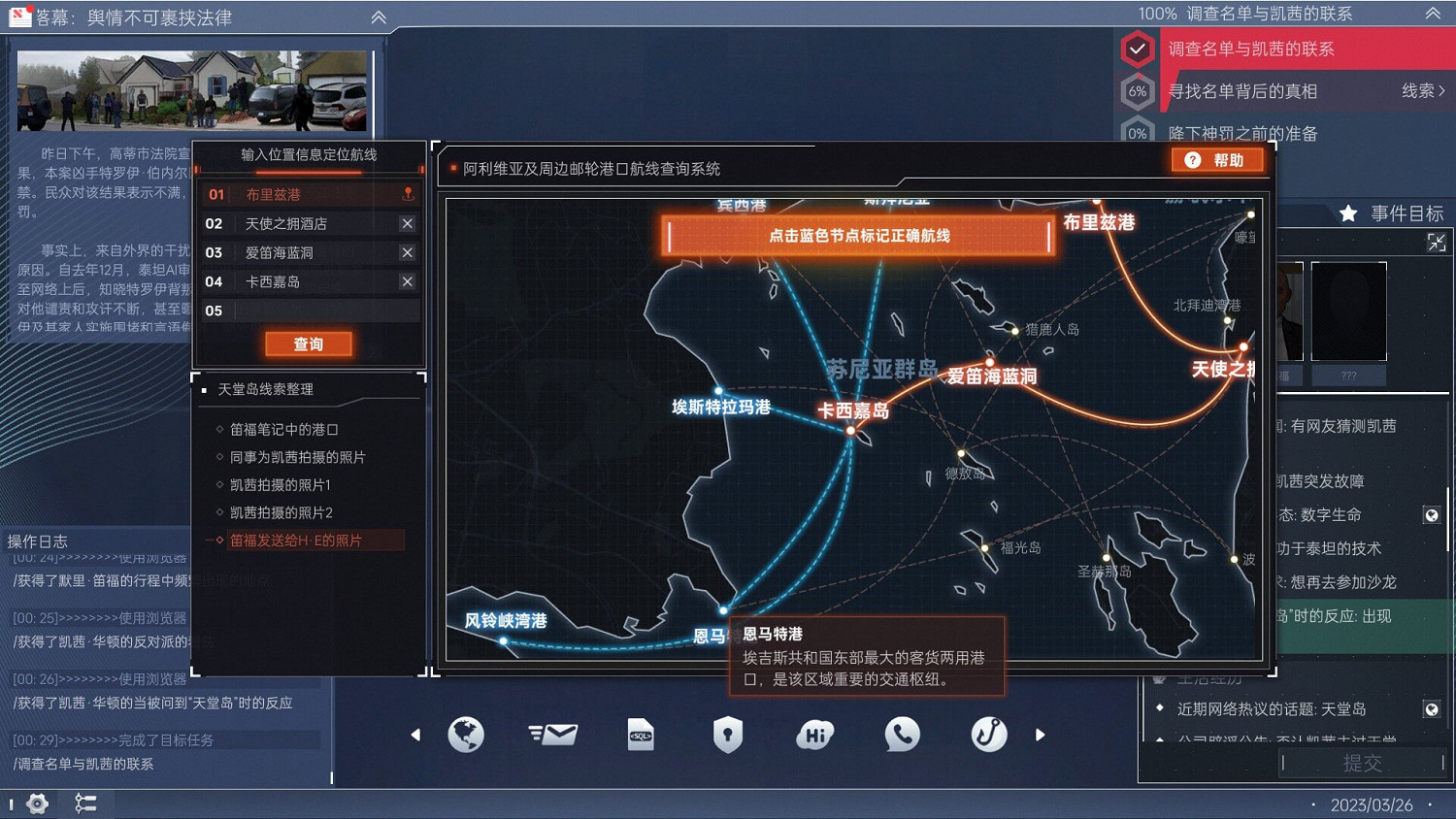Collapse the news panel with the top-left chevron
The height and width of the screenshot is (819, 1456).
tap(378, 16)
